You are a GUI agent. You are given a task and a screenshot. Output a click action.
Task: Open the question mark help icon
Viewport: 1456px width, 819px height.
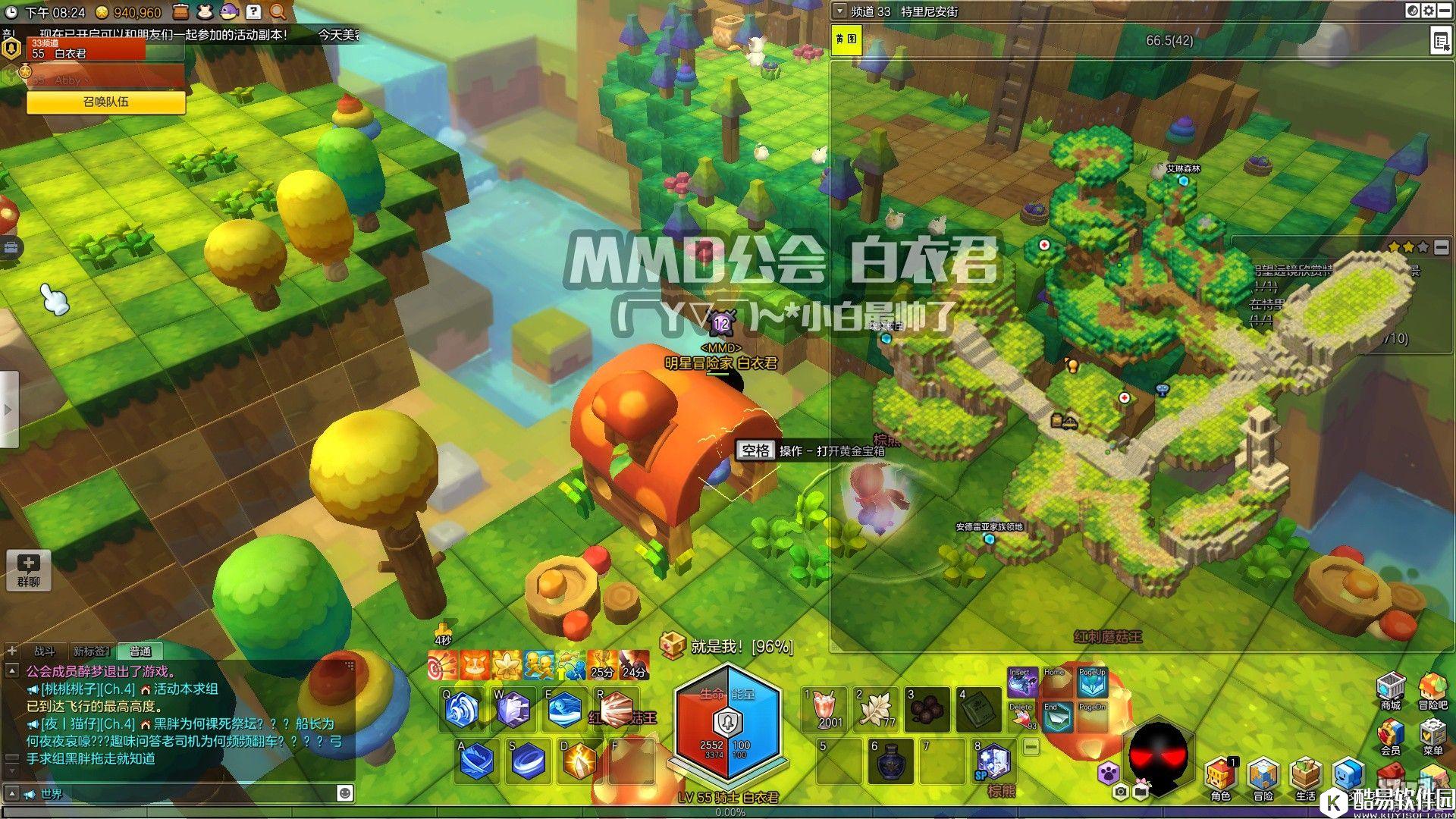(x=254, y=11)
